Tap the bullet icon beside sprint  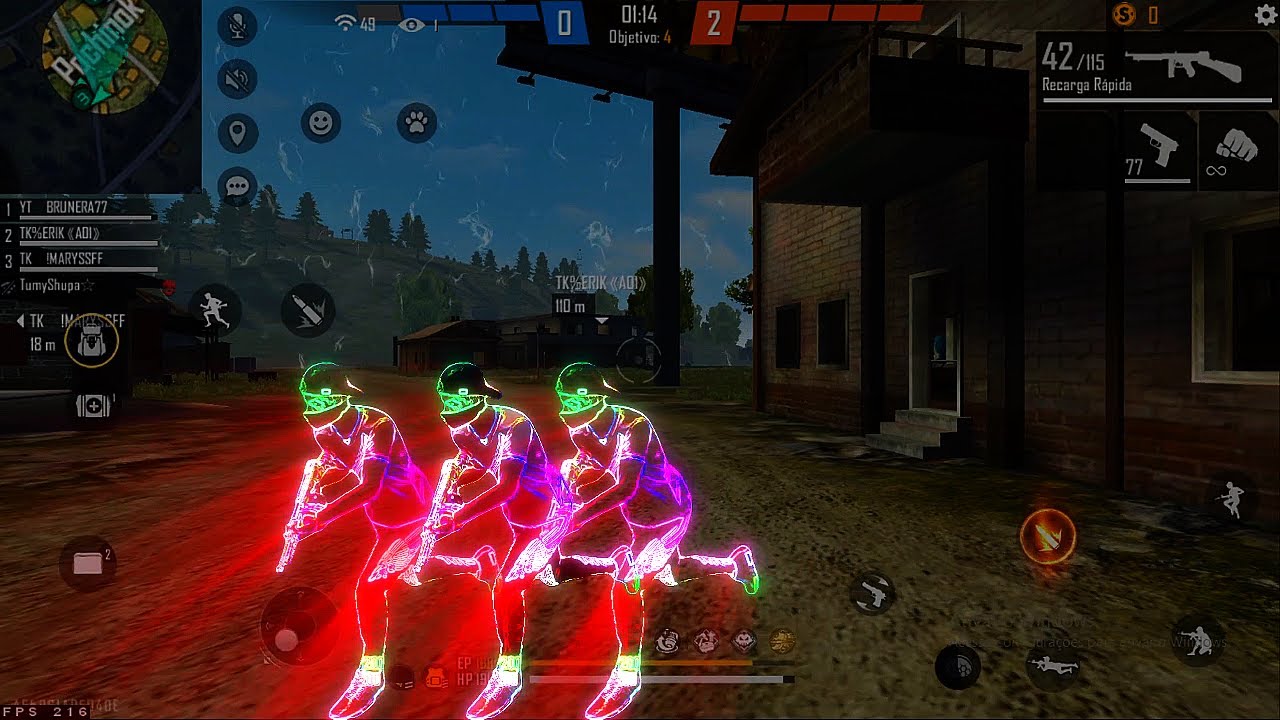coord(307,310)
